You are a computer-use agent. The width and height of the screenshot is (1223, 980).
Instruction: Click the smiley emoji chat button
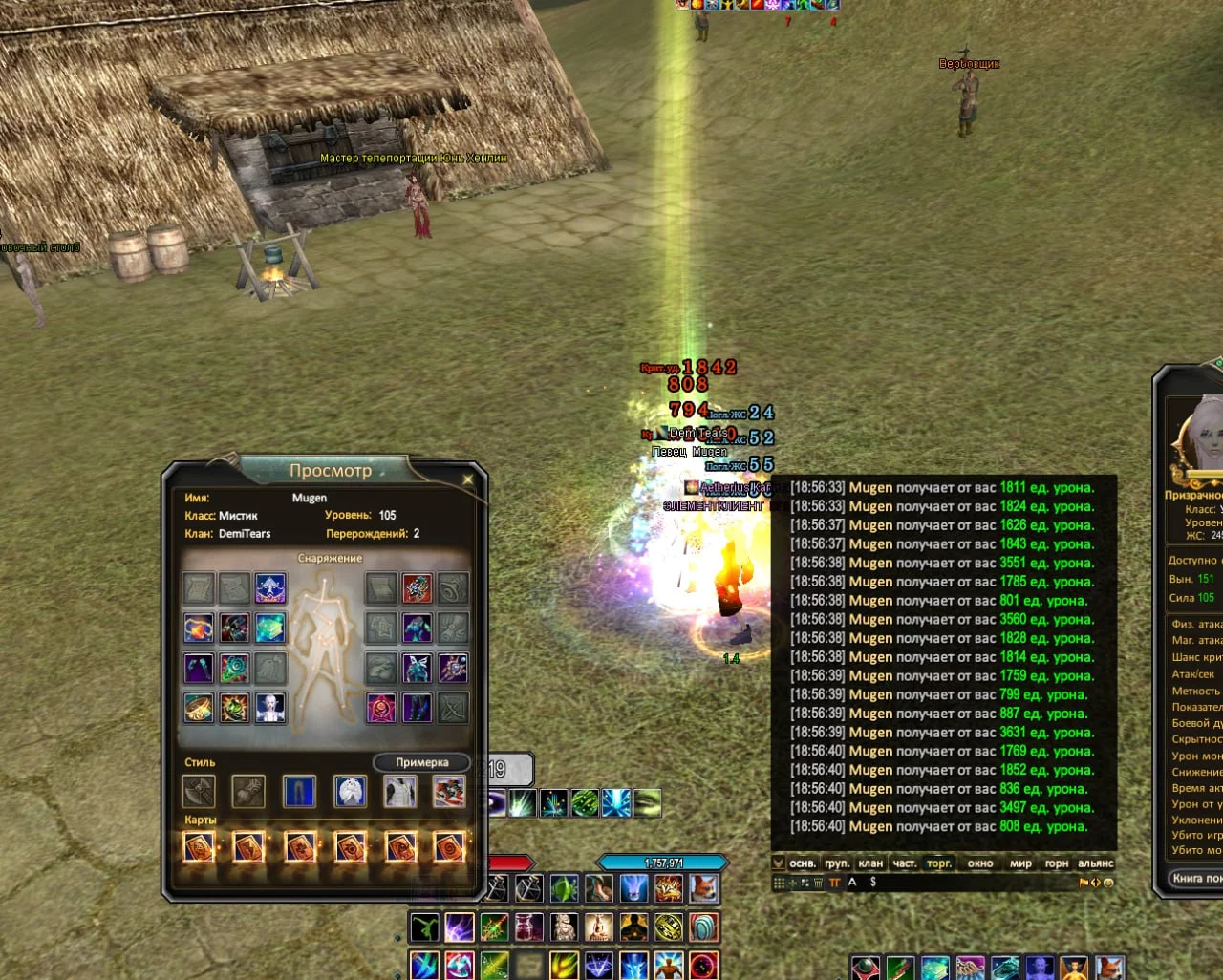[1108, 883]
